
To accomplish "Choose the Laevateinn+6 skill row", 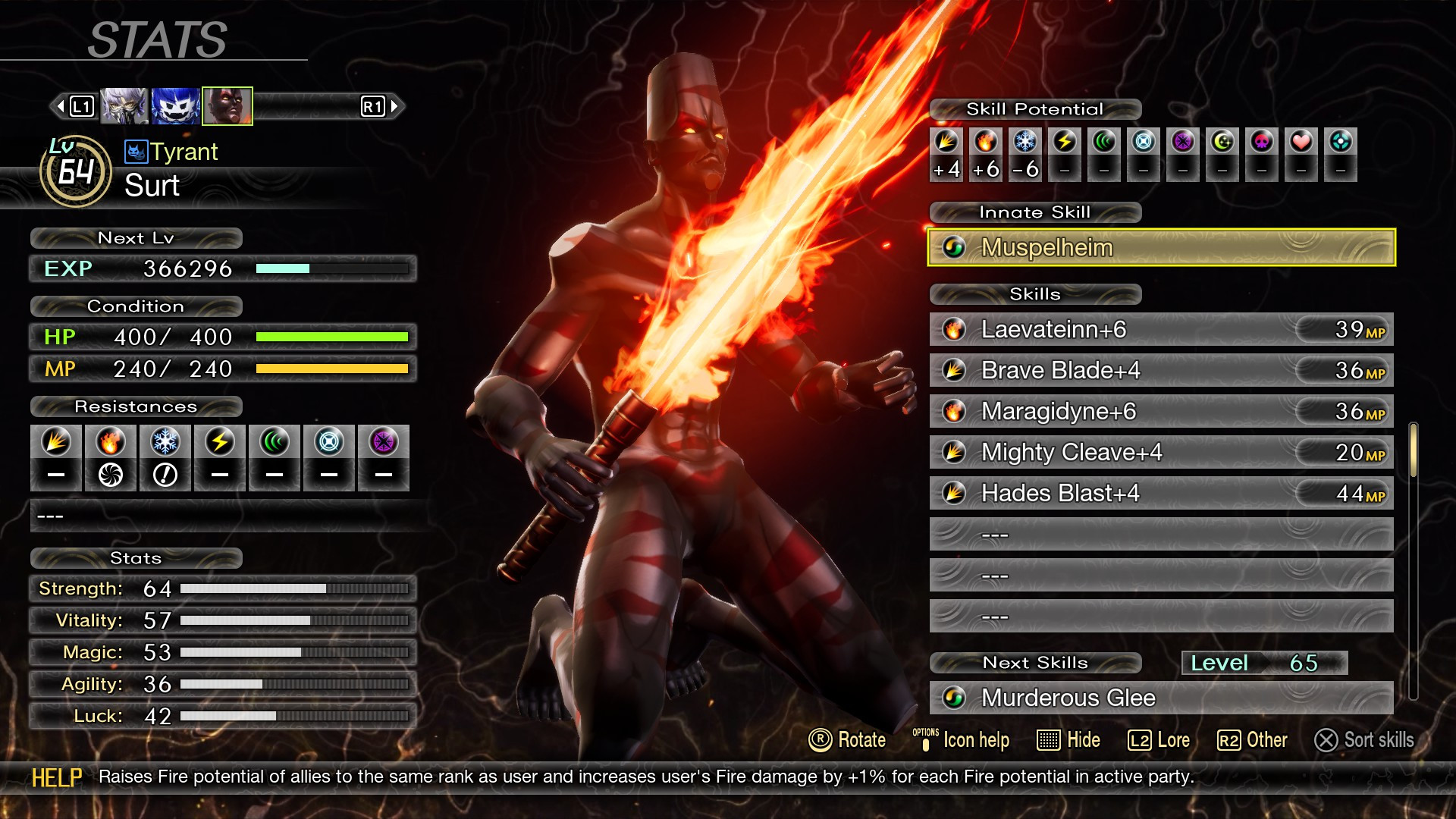I will point(1160,329).
